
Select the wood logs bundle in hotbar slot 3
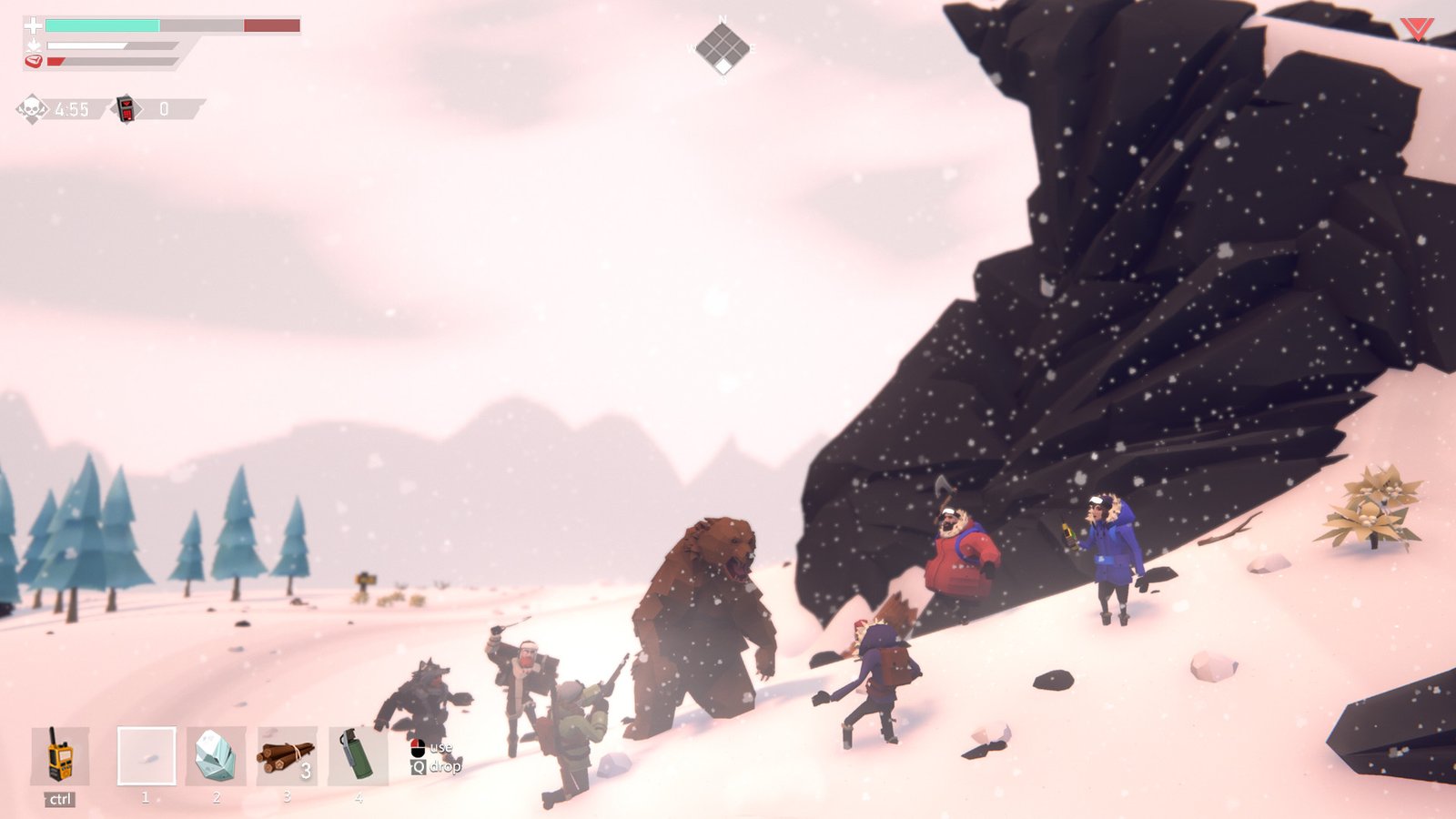(287, 755)
